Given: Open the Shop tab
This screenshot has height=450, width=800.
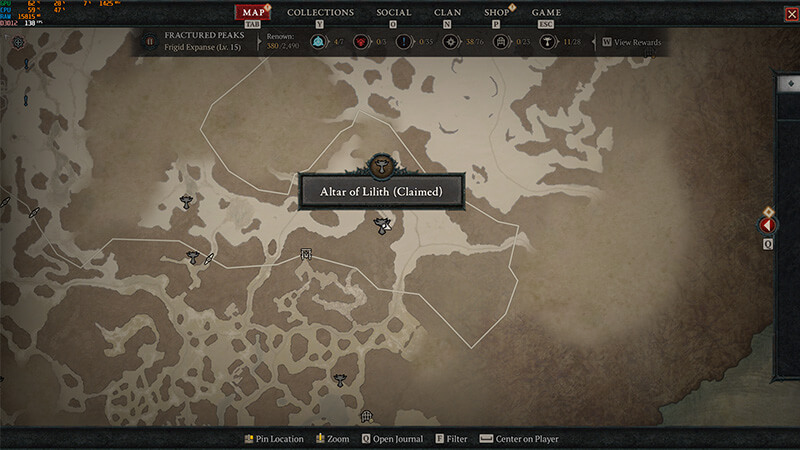Looking at the screenshot, I should (496, 12).
